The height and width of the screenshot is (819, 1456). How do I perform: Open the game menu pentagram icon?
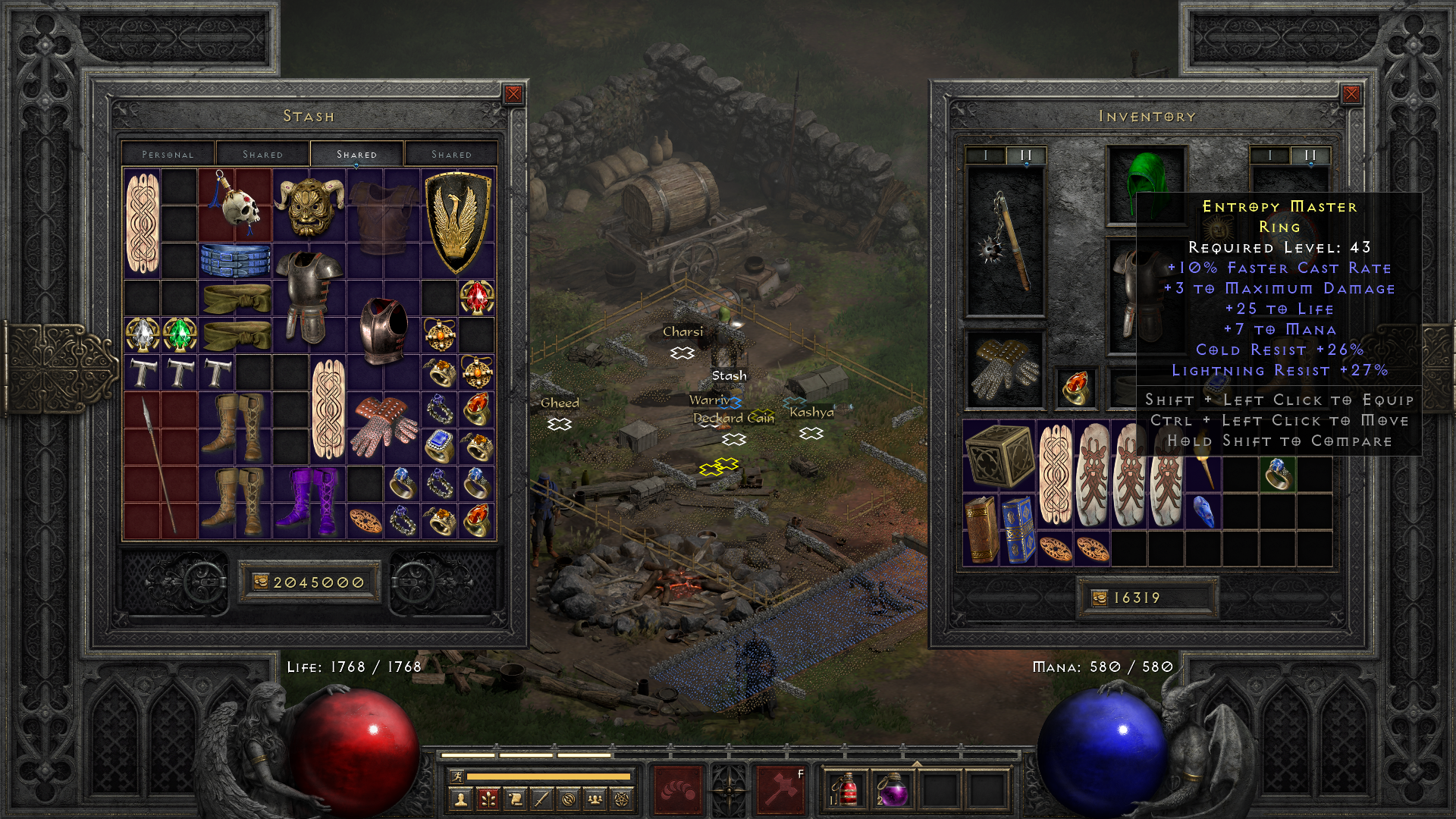point(623,799)
